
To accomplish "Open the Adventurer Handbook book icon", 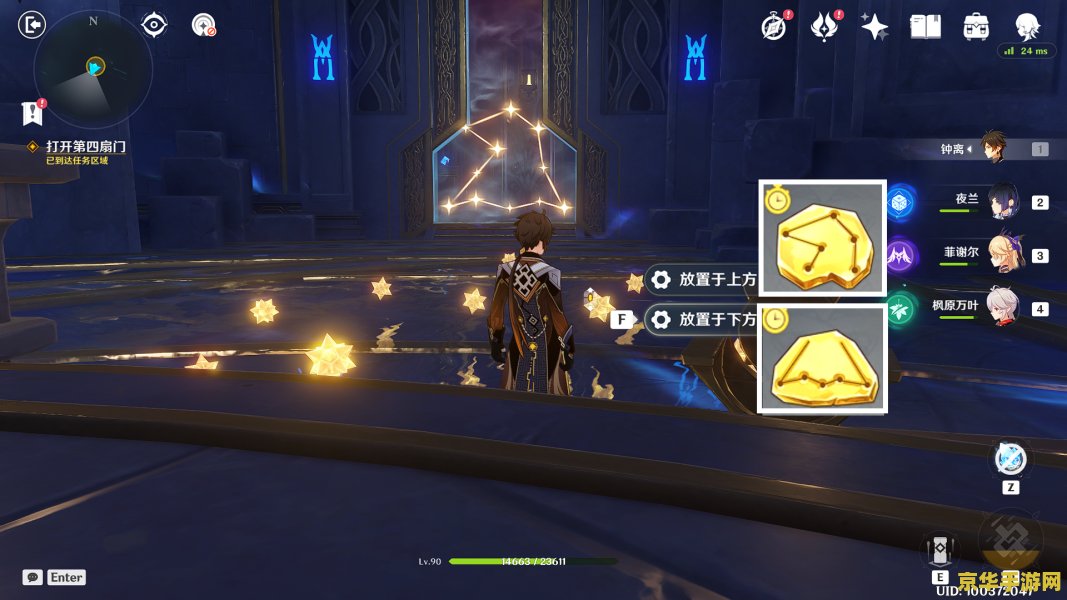I will [x=926, y=27].
